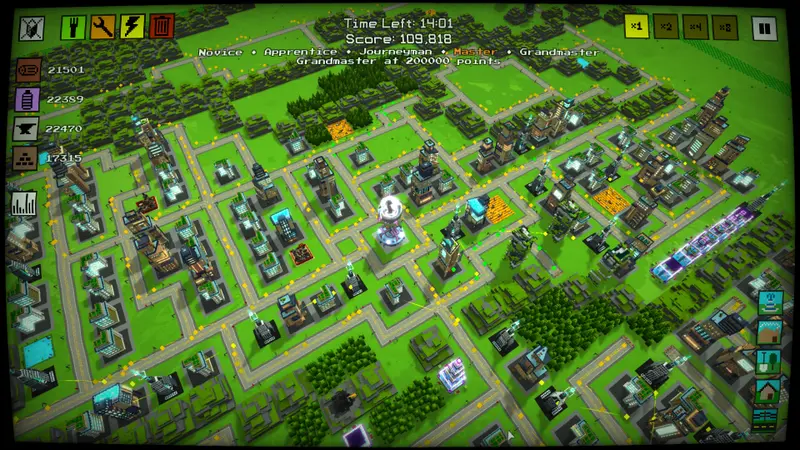Set game speed to x1

(x=638, y=27)
